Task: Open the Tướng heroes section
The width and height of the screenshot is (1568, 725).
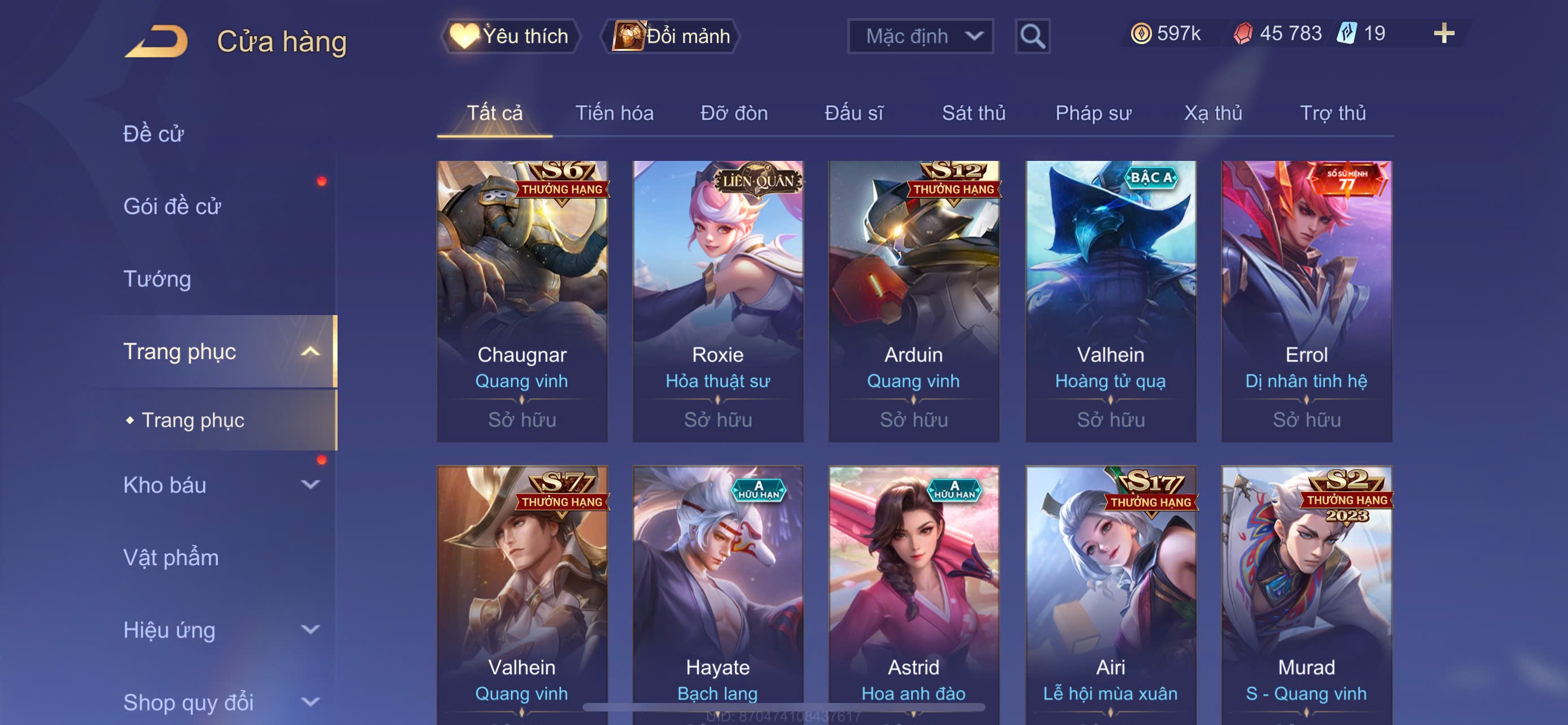Action: [157, 279]
